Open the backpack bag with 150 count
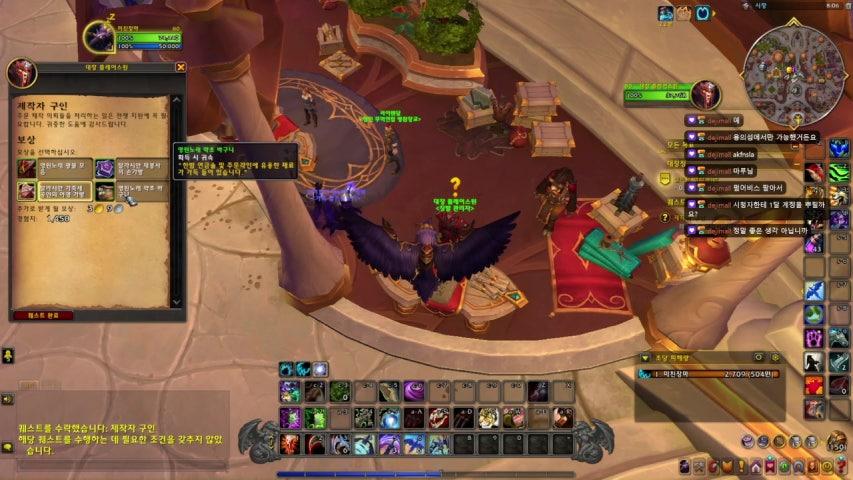This screenshot has height=480, width=853. coord(837,441)
